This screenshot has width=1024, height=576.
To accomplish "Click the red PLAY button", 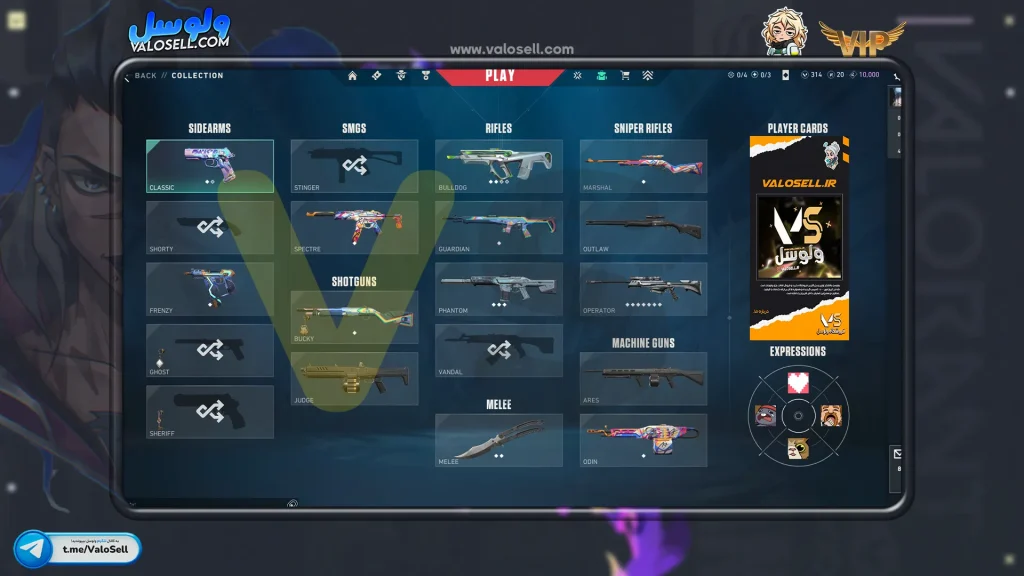I will click(x=500, y=76).
